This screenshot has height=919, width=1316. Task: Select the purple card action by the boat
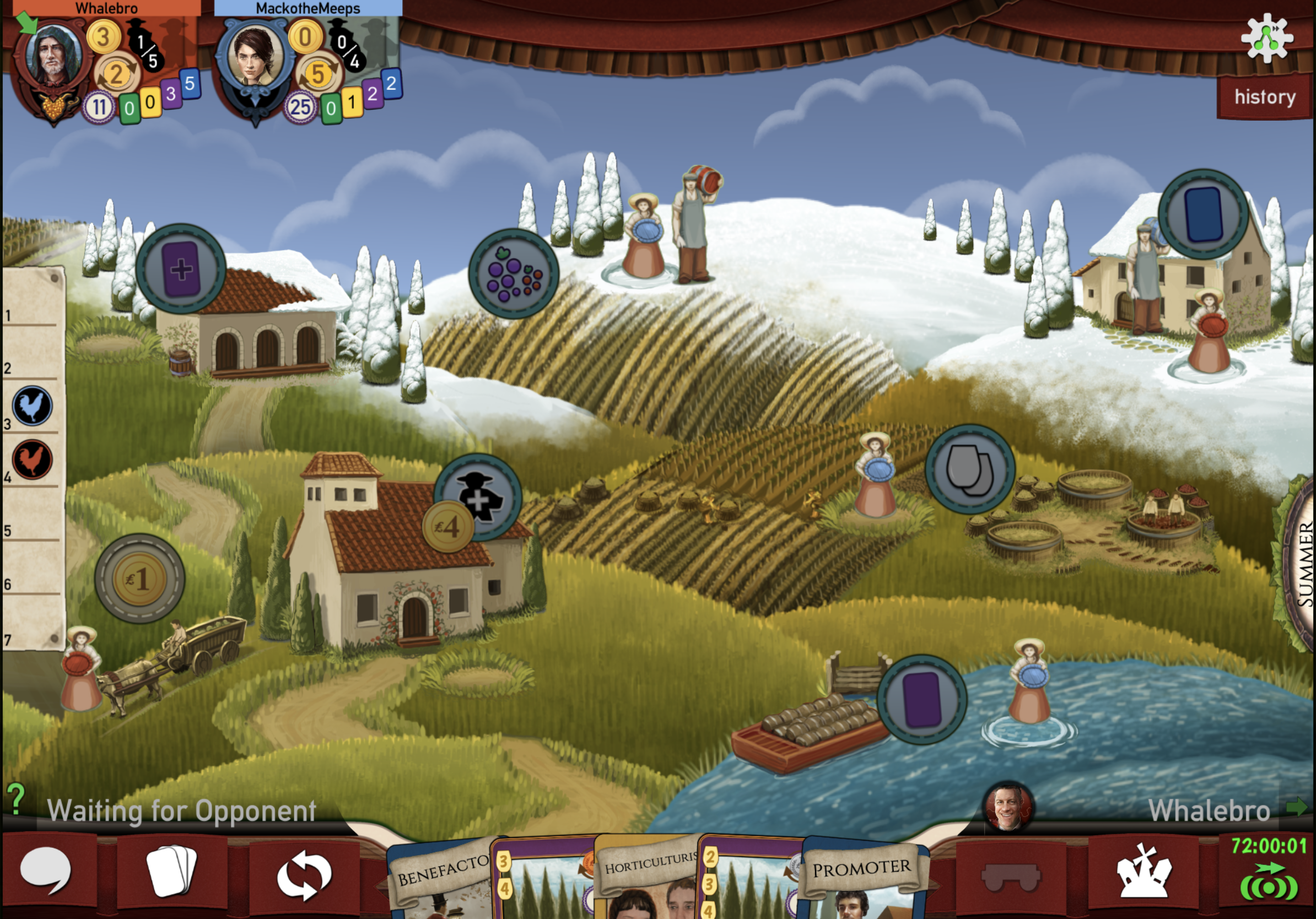tap(921, 700)
